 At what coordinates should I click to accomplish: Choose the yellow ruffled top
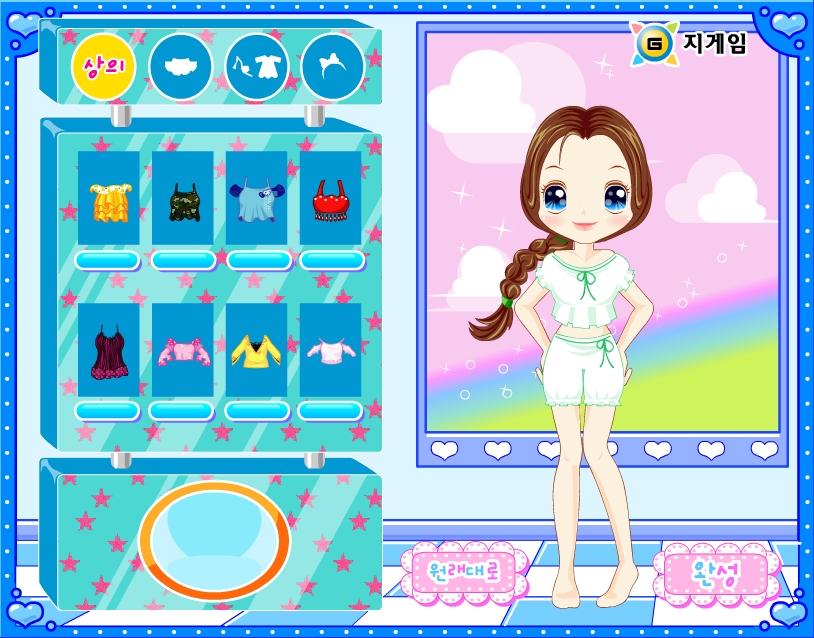coord(107,199)
